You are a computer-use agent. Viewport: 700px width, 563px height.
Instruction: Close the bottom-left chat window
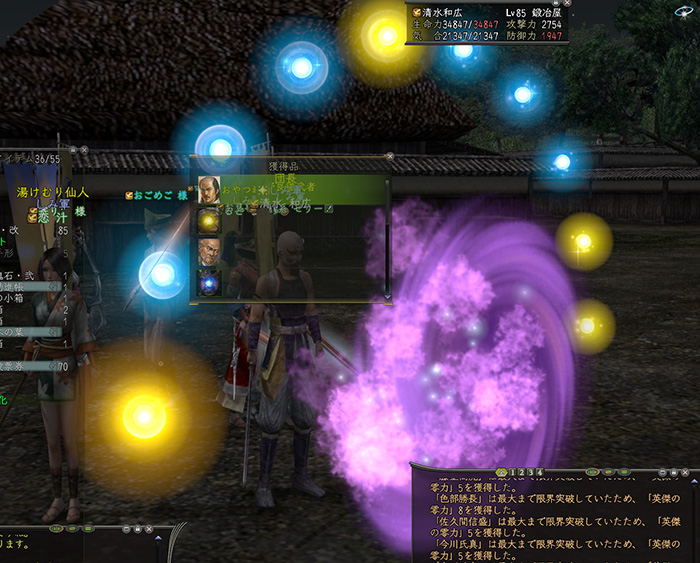148,529
